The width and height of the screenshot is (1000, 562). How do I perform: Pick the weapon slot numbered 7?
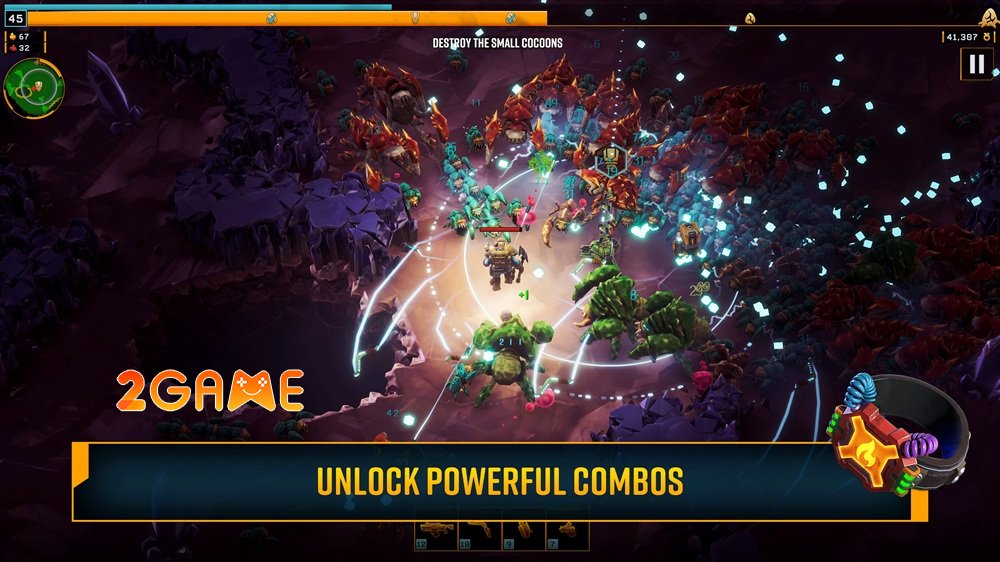click(x=567, y=532)
